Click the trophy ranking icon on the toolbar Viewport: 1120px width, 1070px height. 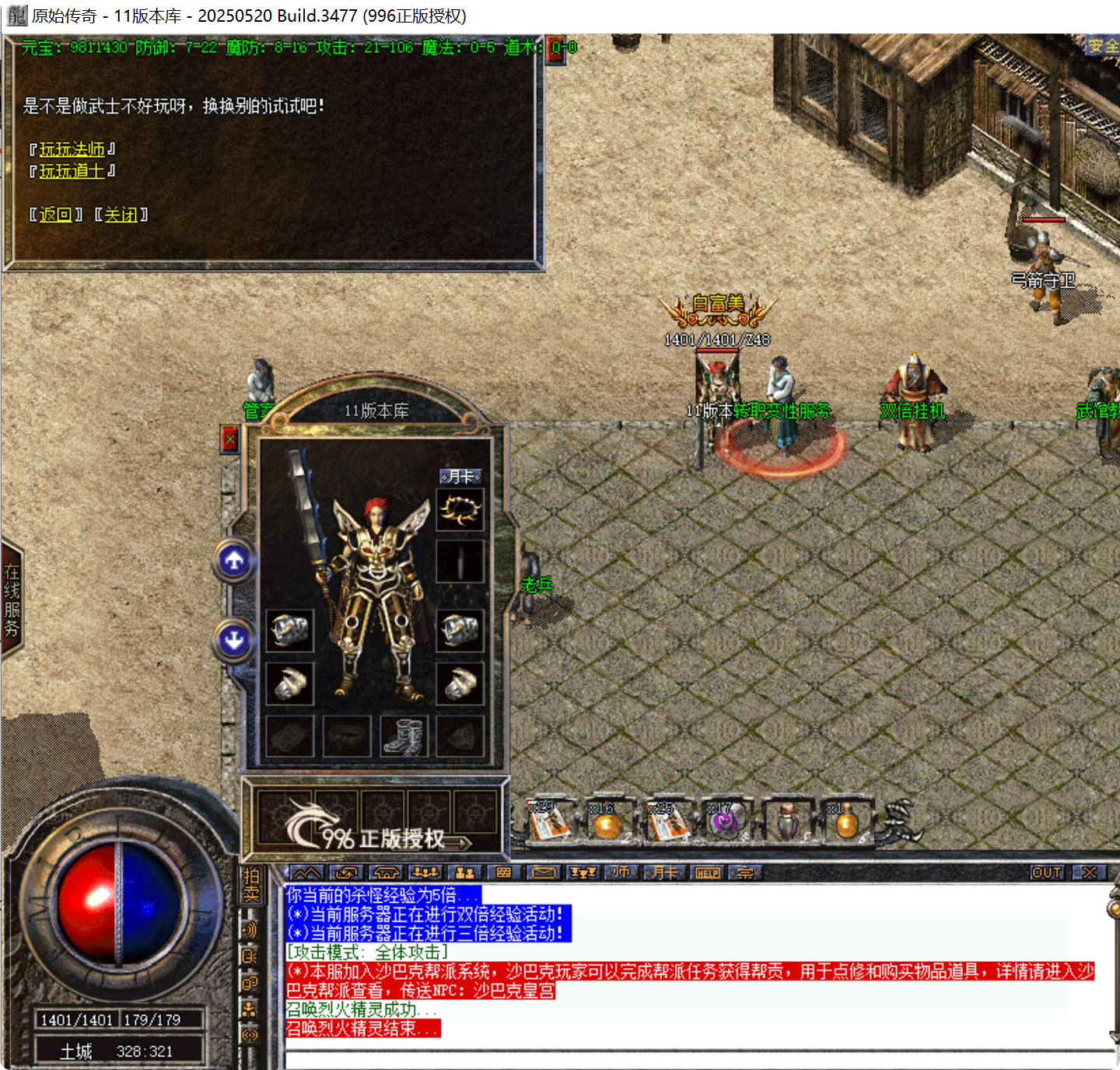click(582, 873)
